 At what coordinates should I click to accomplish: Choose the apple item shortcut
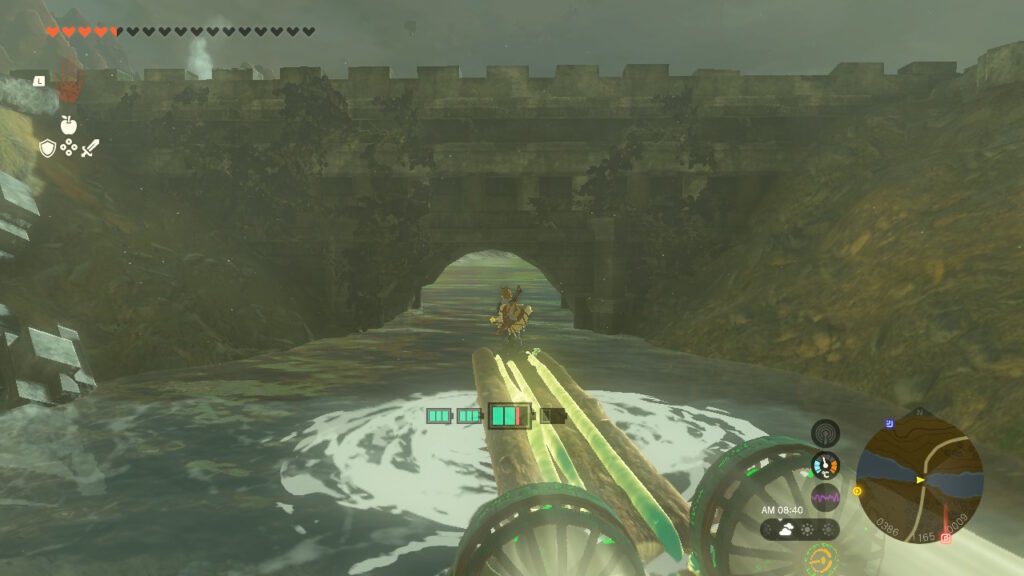click(x=68, y=125)
